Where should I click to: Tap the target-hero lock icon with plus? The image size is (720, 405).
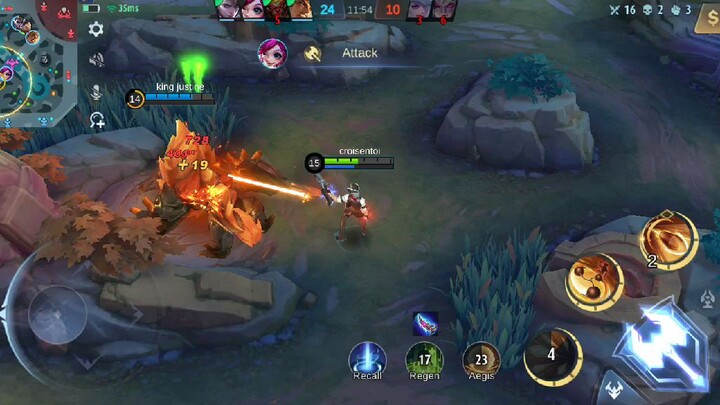tap(97, 121)
